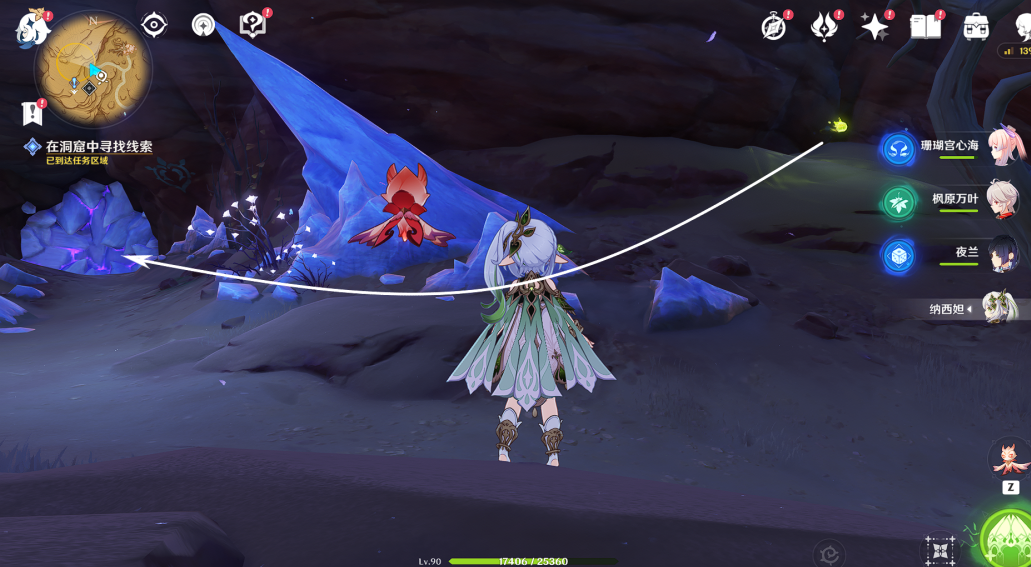Open the winged flame icon
The height and width of the screenshot is (567, 1031).
[x=824, y=27]
